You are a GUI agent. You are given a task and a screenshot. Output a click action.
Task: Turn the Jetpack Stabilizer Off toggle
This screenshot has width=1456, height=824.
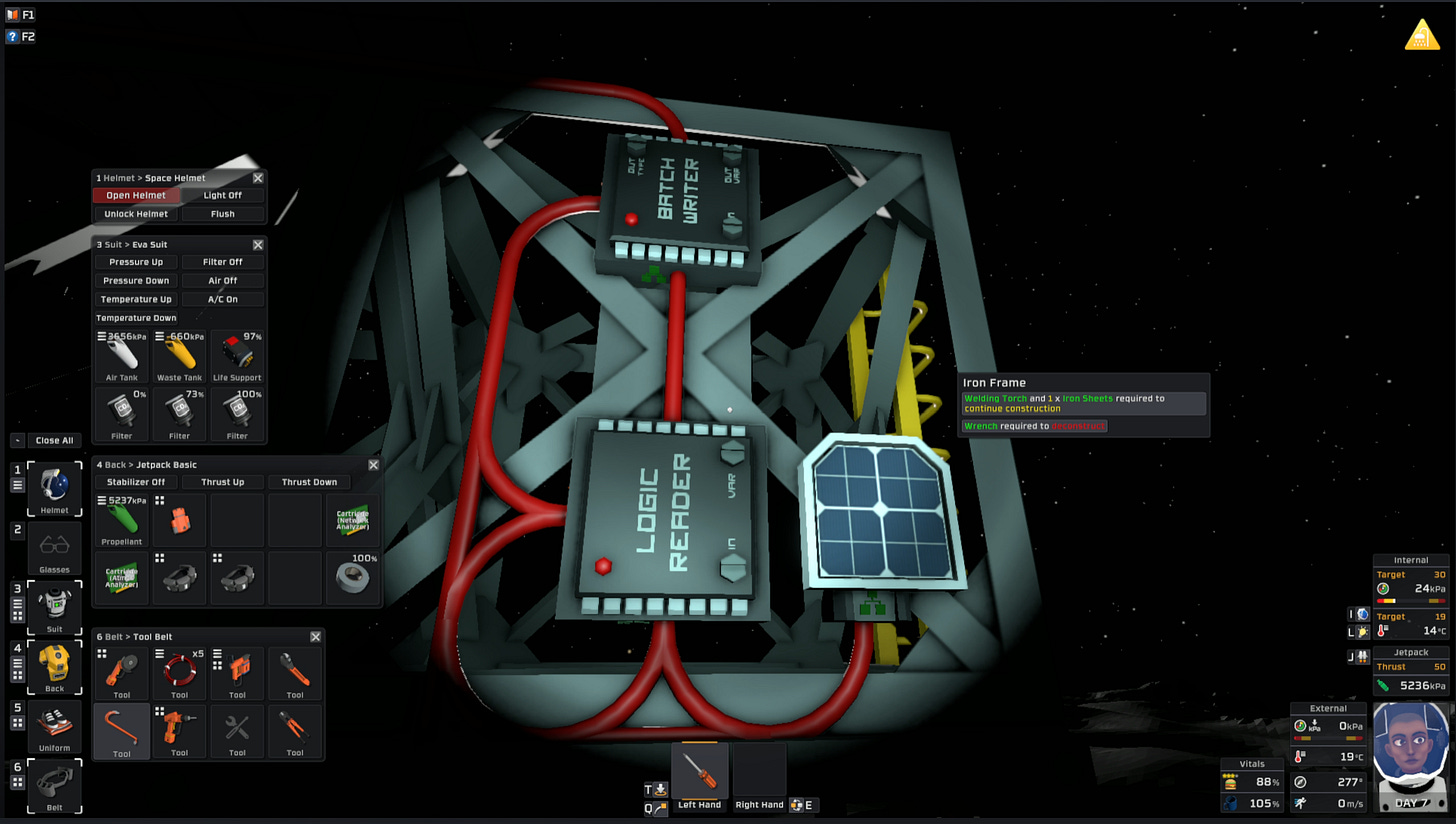click(x=135, y=483)
